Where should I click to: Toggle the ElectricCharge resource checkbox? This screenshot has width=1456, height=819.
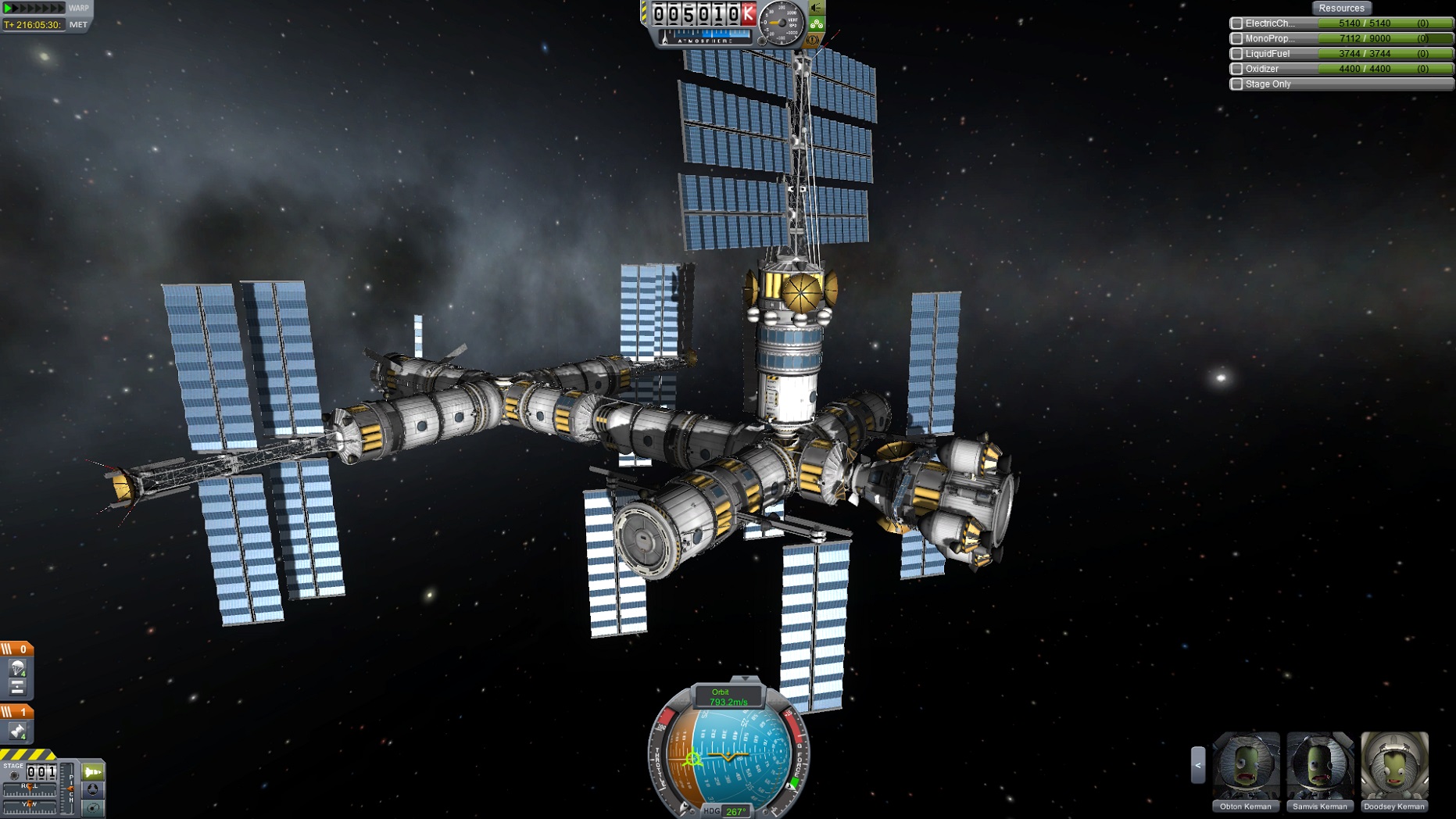pos(1236,23)
